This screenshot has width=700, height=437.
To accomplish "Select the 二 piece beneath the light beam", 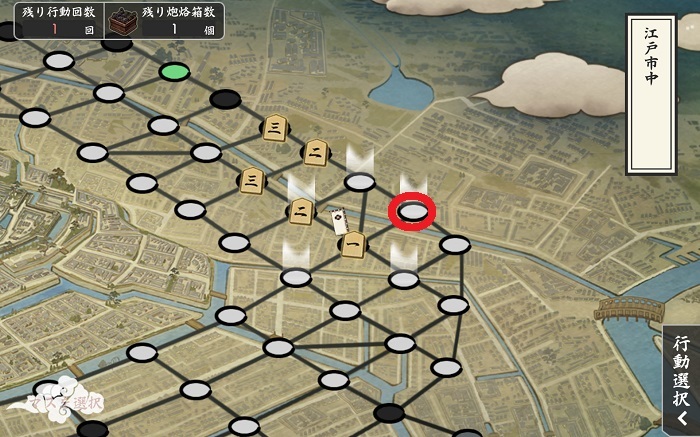I will pyautogui.click(x=301, y=209).
